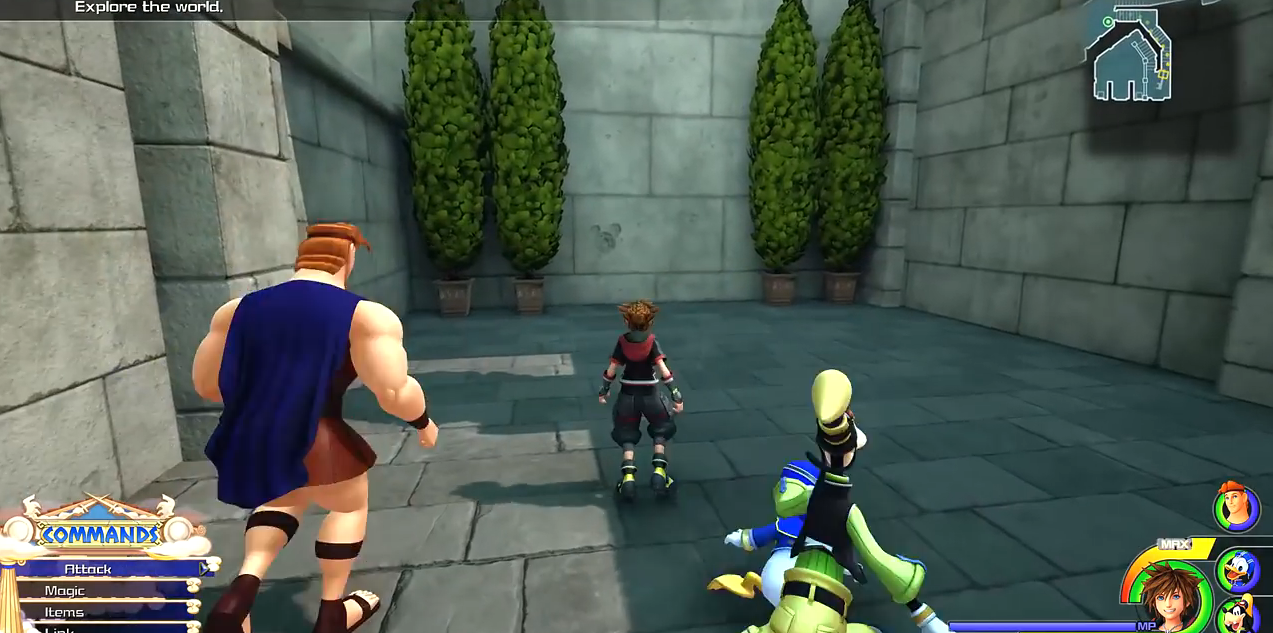Image resolution: width=1273 pixels, height=633 pixels.
Task: Click the "Explore the world" objective
Action: pyautogui.click(x=149, y=8)
